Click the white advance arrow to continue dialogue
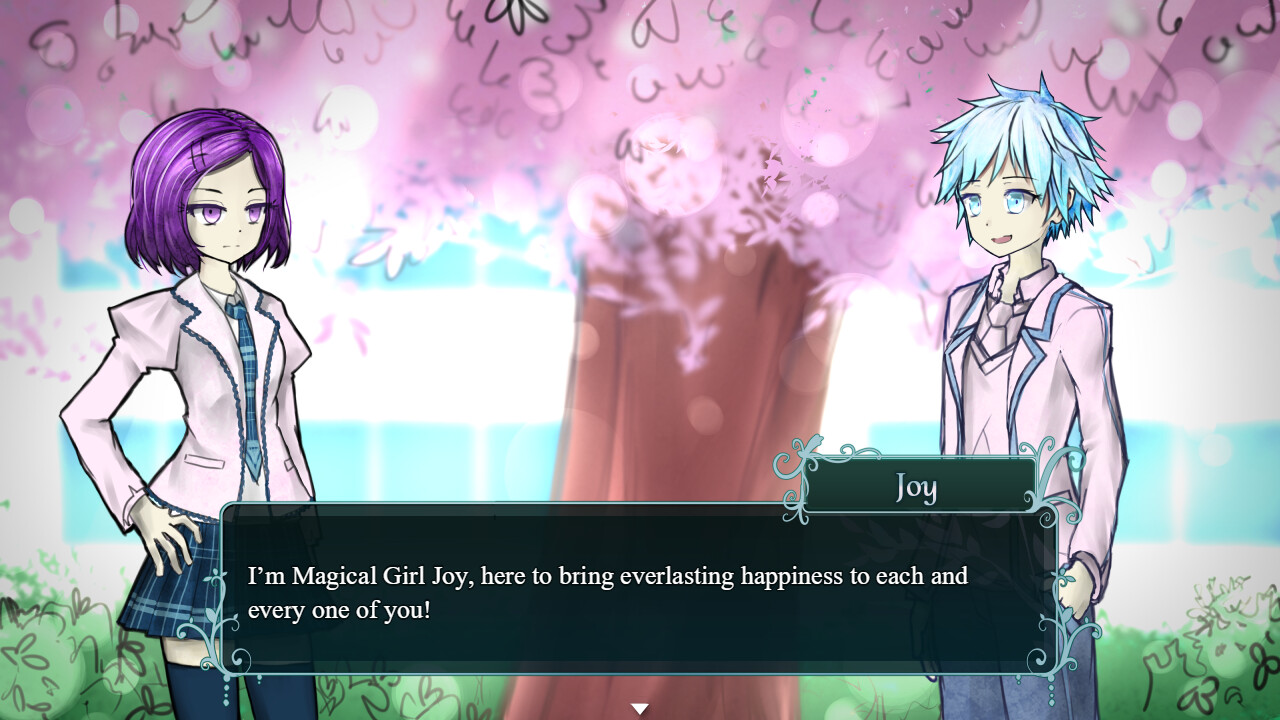Screen dimensions: 1280x720 tap(639, 706)
